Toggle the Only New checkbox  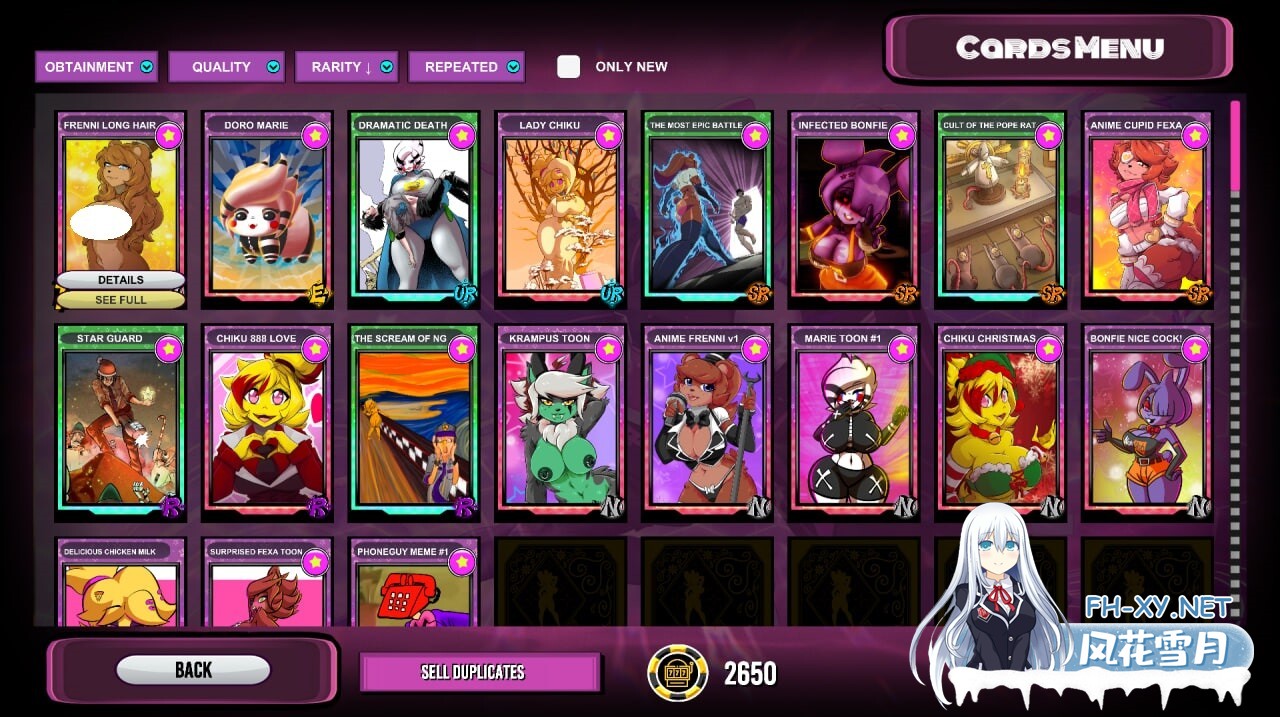point(568,67)
